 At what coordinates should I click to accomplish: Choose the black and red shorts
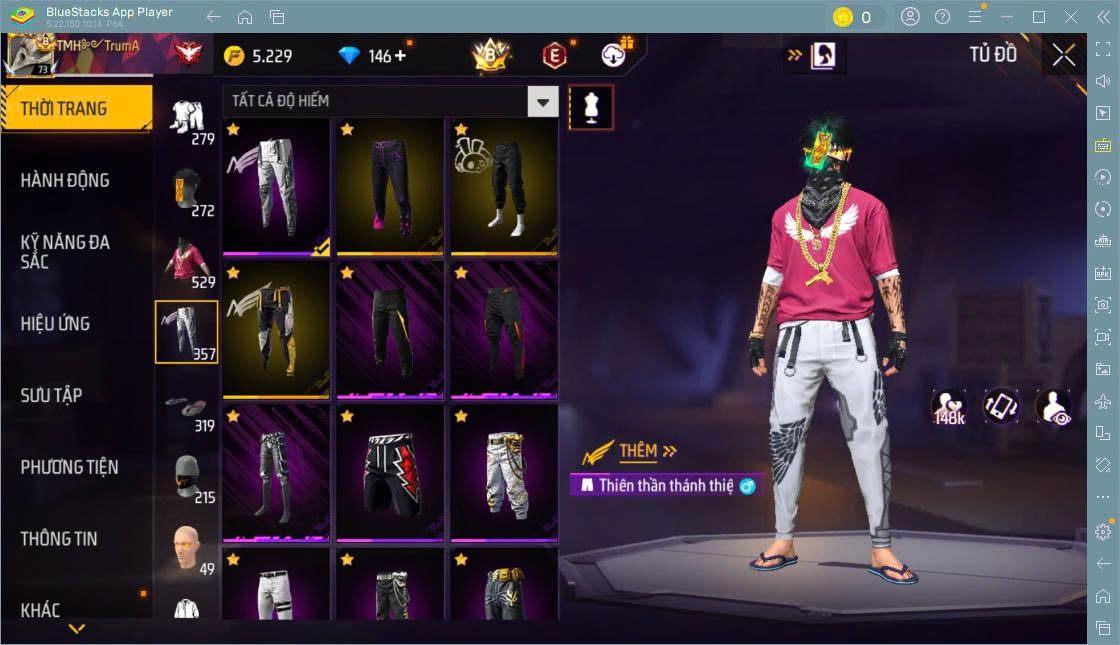[x=390, y=473]
